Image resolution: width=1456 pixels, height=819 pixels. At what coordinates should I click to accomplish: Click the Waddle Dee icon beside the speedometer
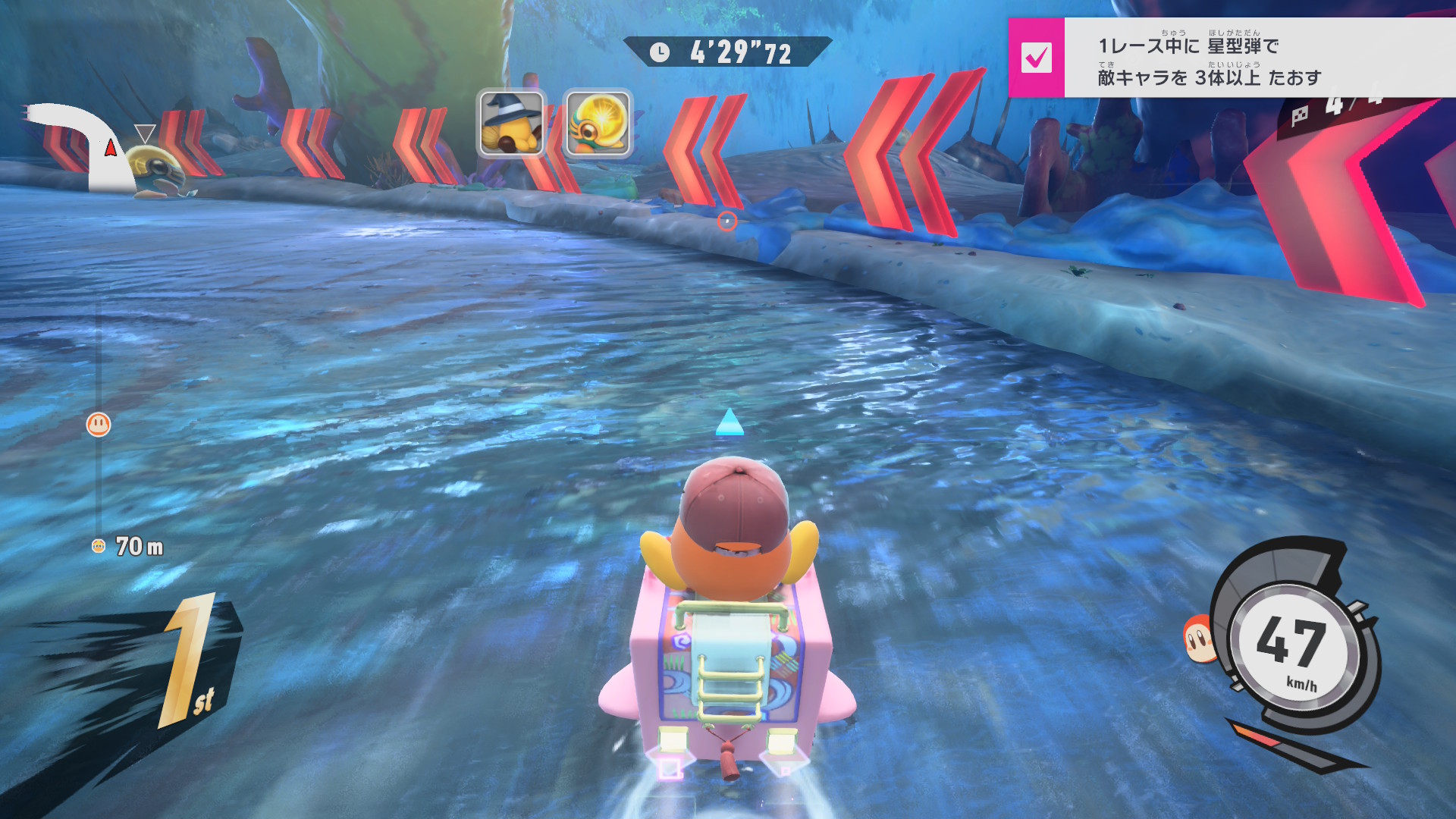pos(1198,639)
